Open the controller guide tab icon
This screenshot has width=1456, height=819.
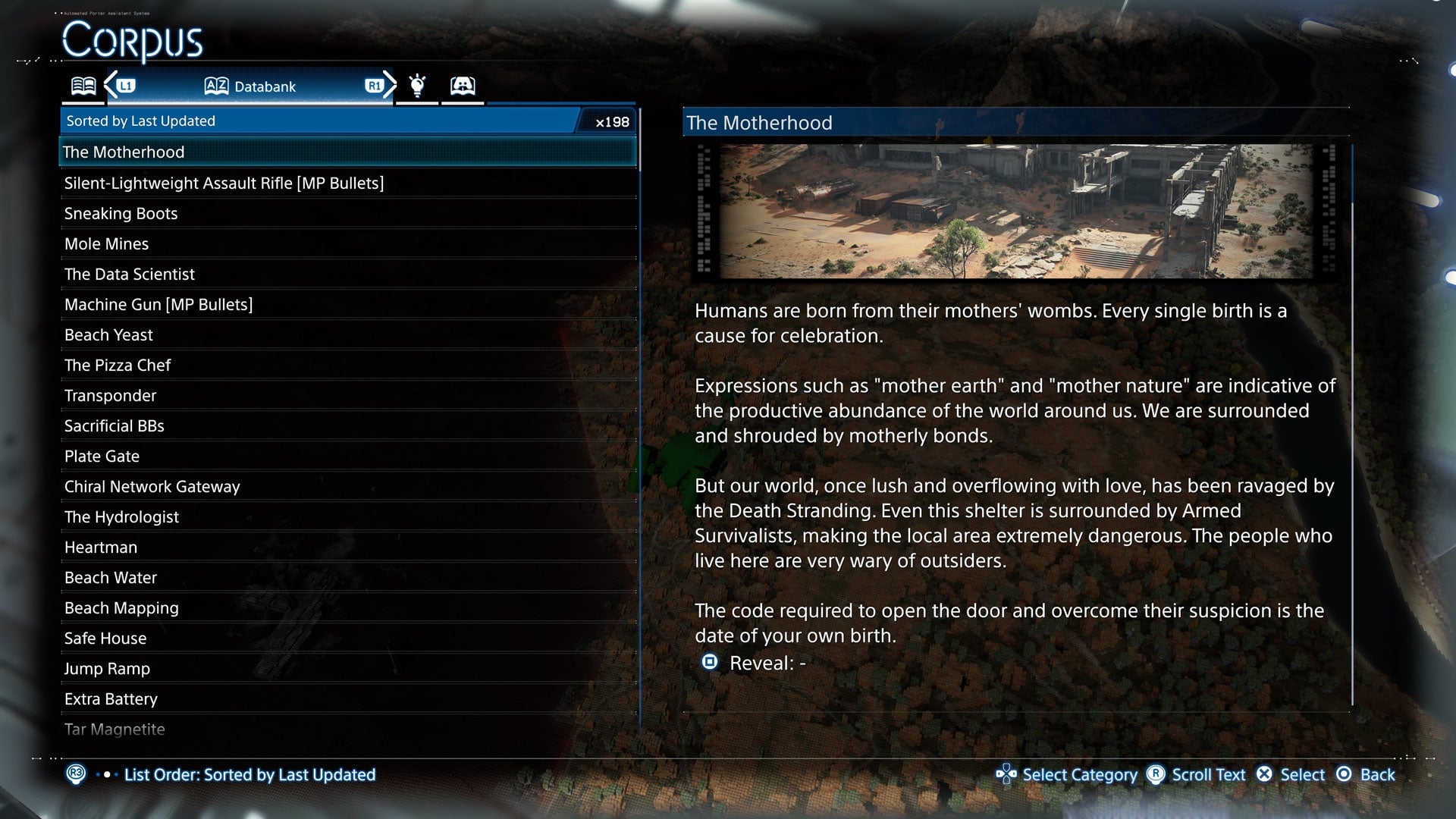point(463,85)
